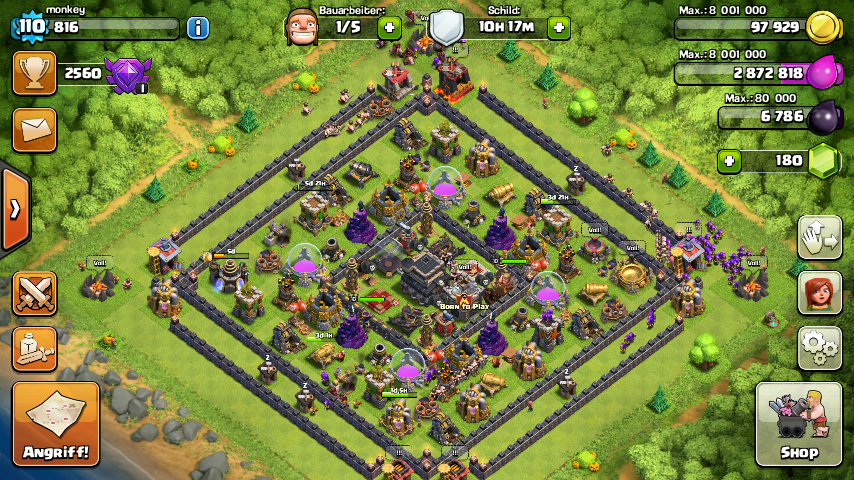Expand the orange chat arrow tab
Screen dimensions: 854x480
point(15,209)
